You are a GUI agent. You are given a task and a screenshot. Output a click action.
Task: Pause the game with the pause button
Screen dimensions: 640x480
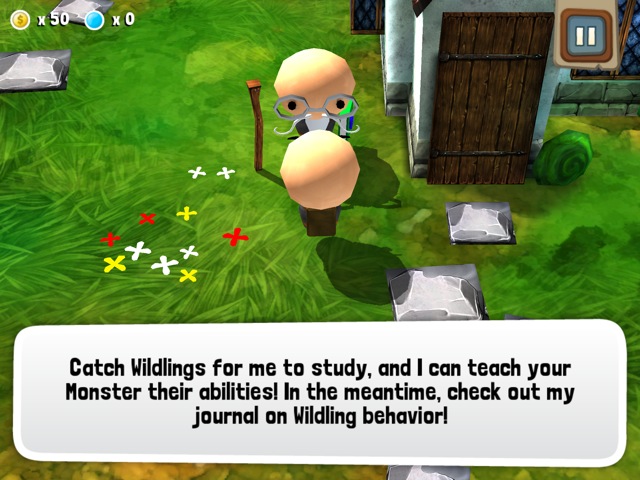point(585,39)
